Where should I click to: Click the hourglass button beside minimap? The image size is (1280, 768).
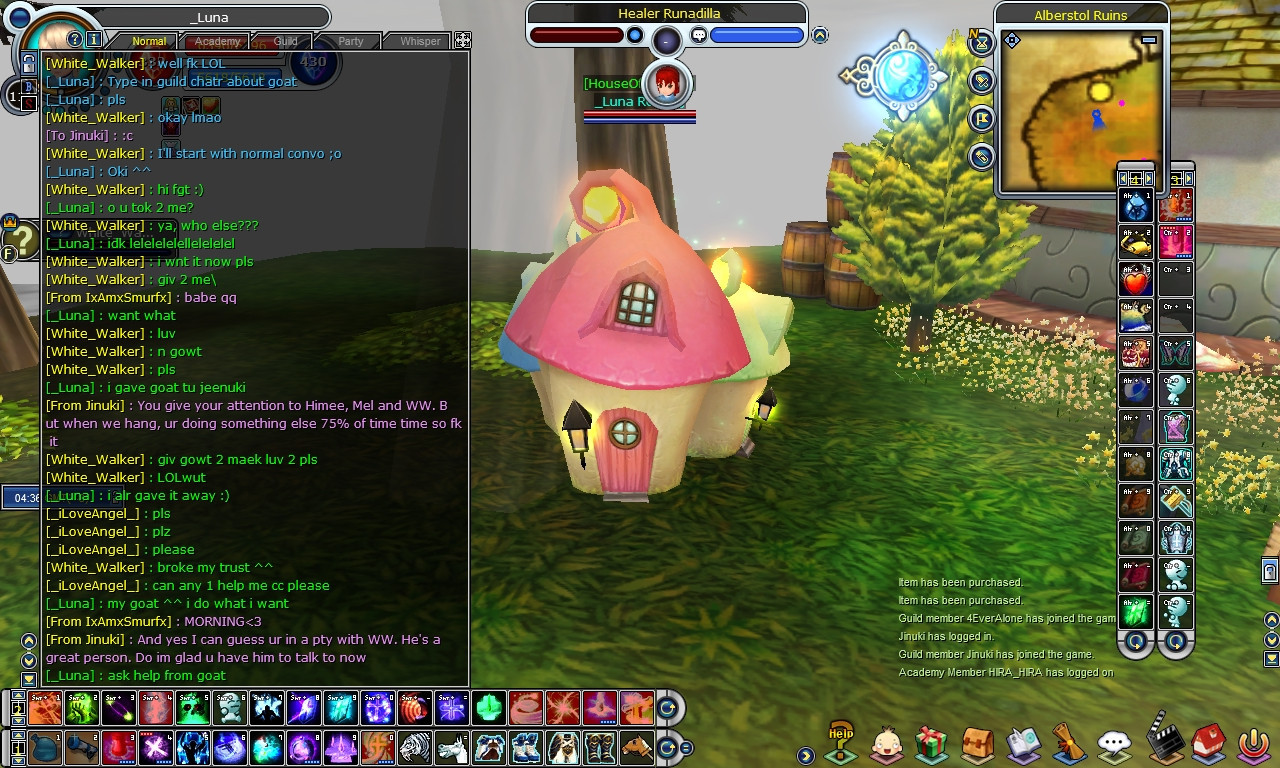982,44
